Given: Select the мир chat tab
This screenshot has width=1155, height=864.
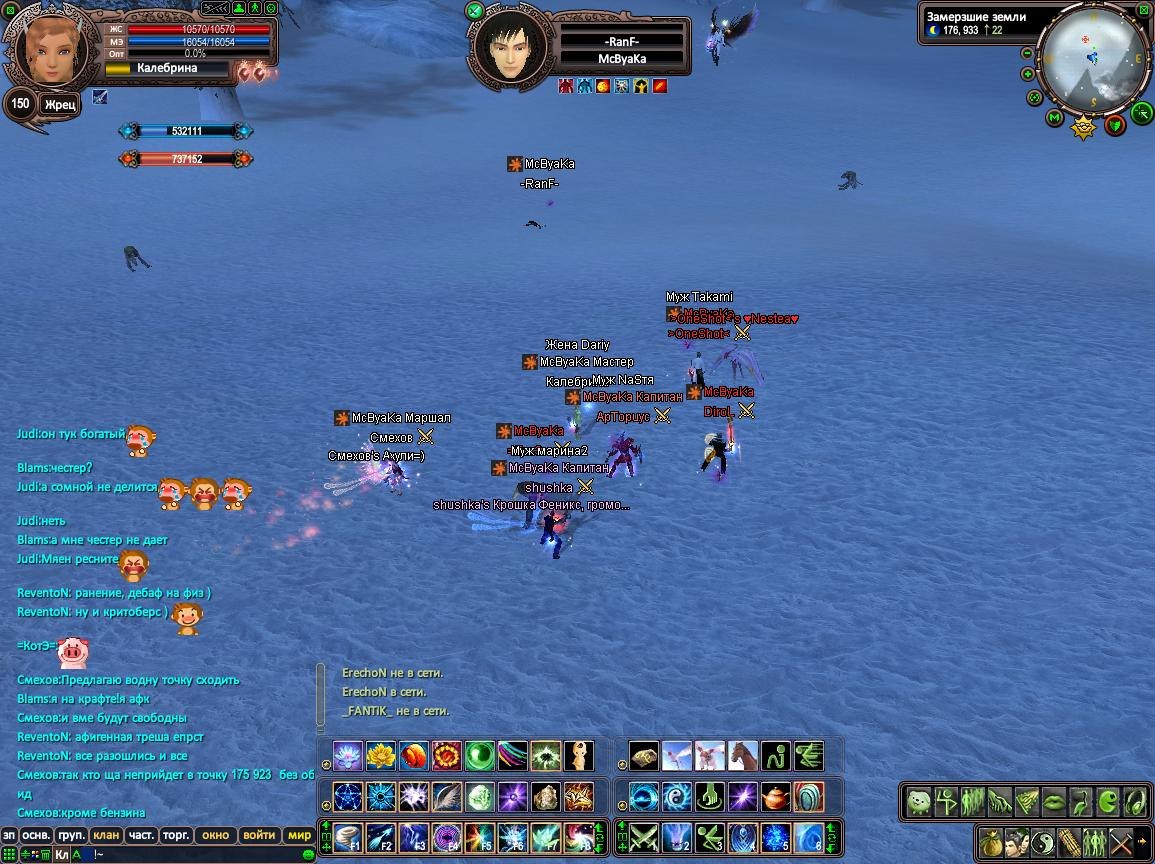Looking at the screenshot, I should [x=299, y=835].
